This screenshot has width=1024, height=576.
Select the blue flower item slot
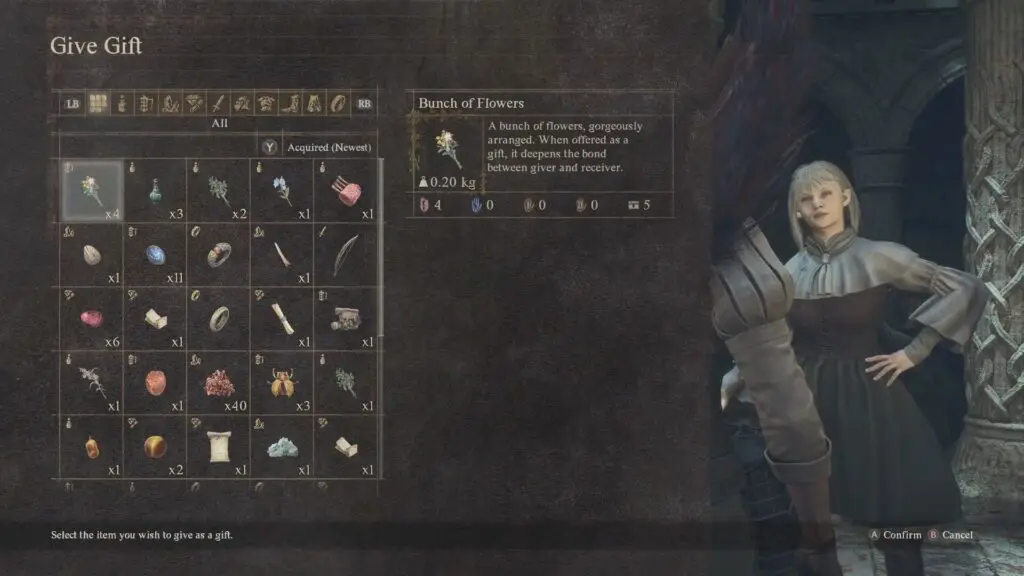pyautogui.click(x=283, y=190)
